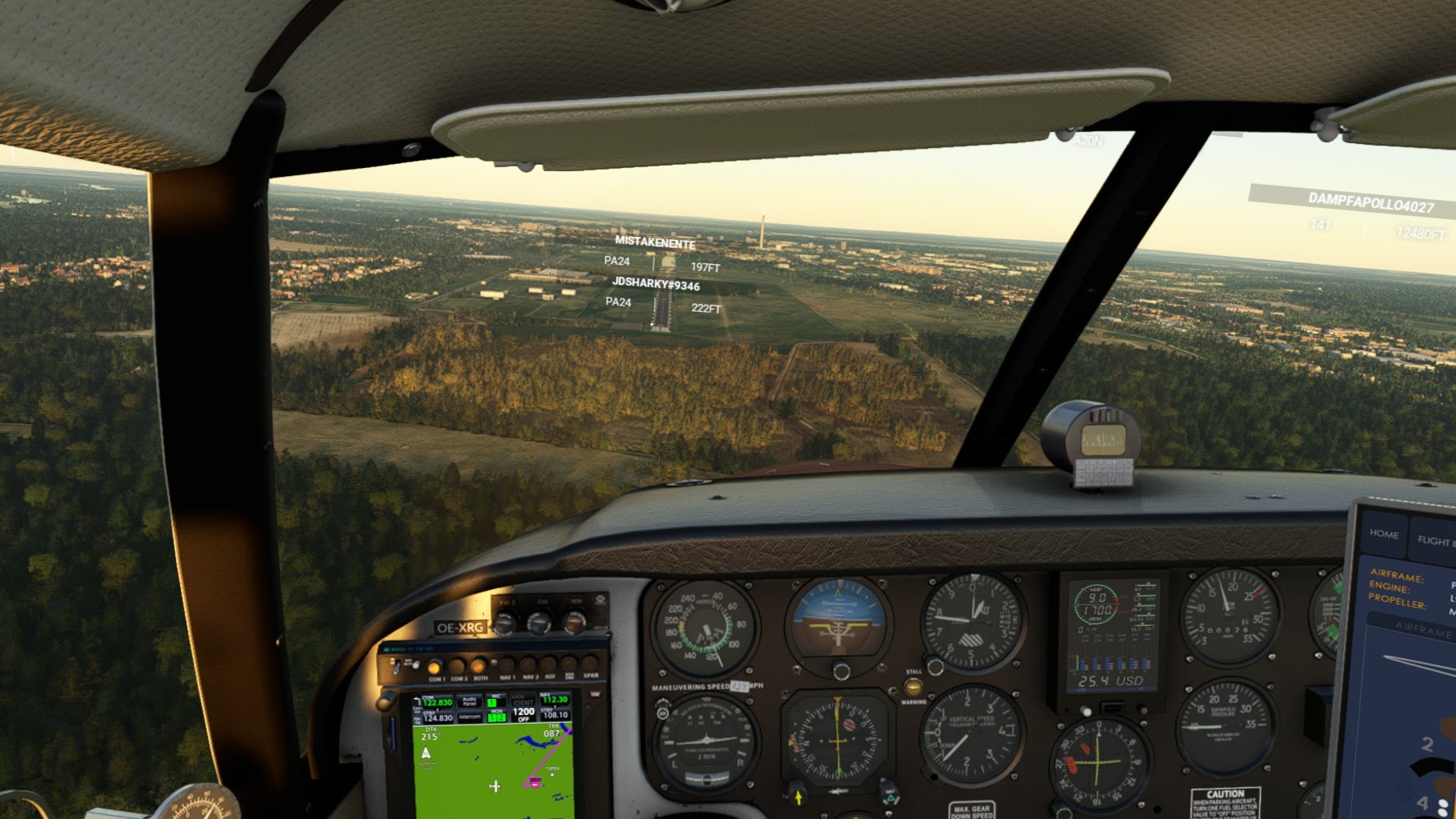Tap the XPDR IDENT button
The image size is (1456, 819).
[522, 700]
